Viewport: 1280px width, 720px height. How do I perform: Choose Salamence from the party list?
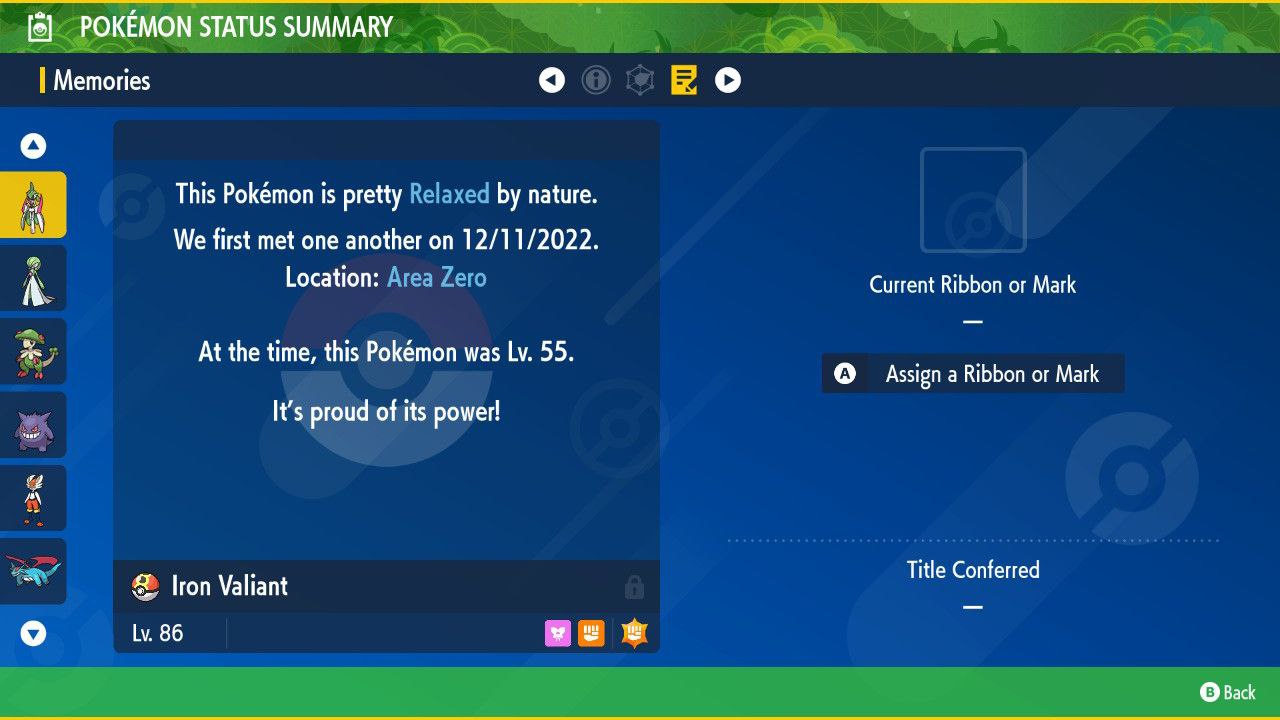[33, 571]
